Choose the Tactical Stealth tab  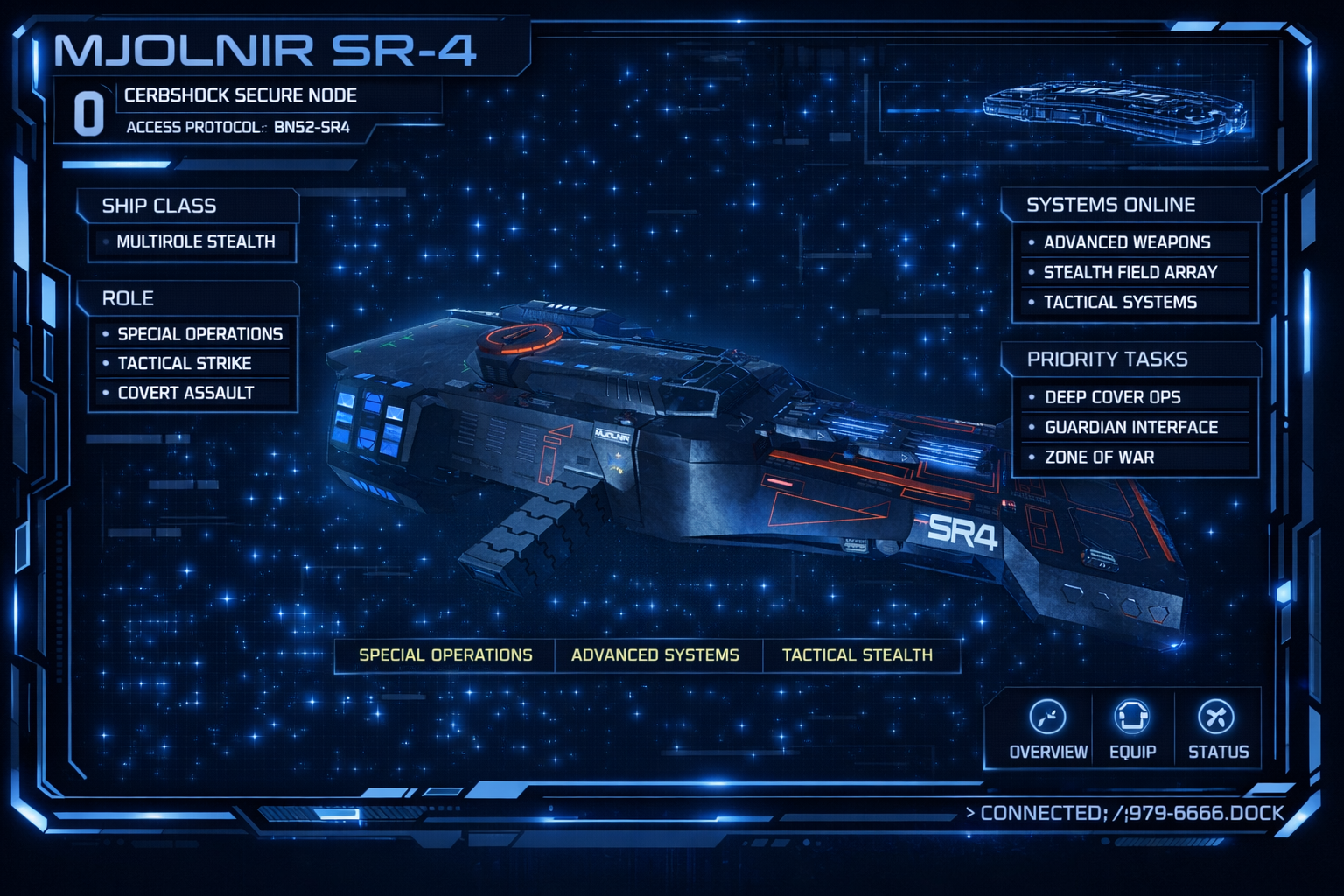click(857, 655)
